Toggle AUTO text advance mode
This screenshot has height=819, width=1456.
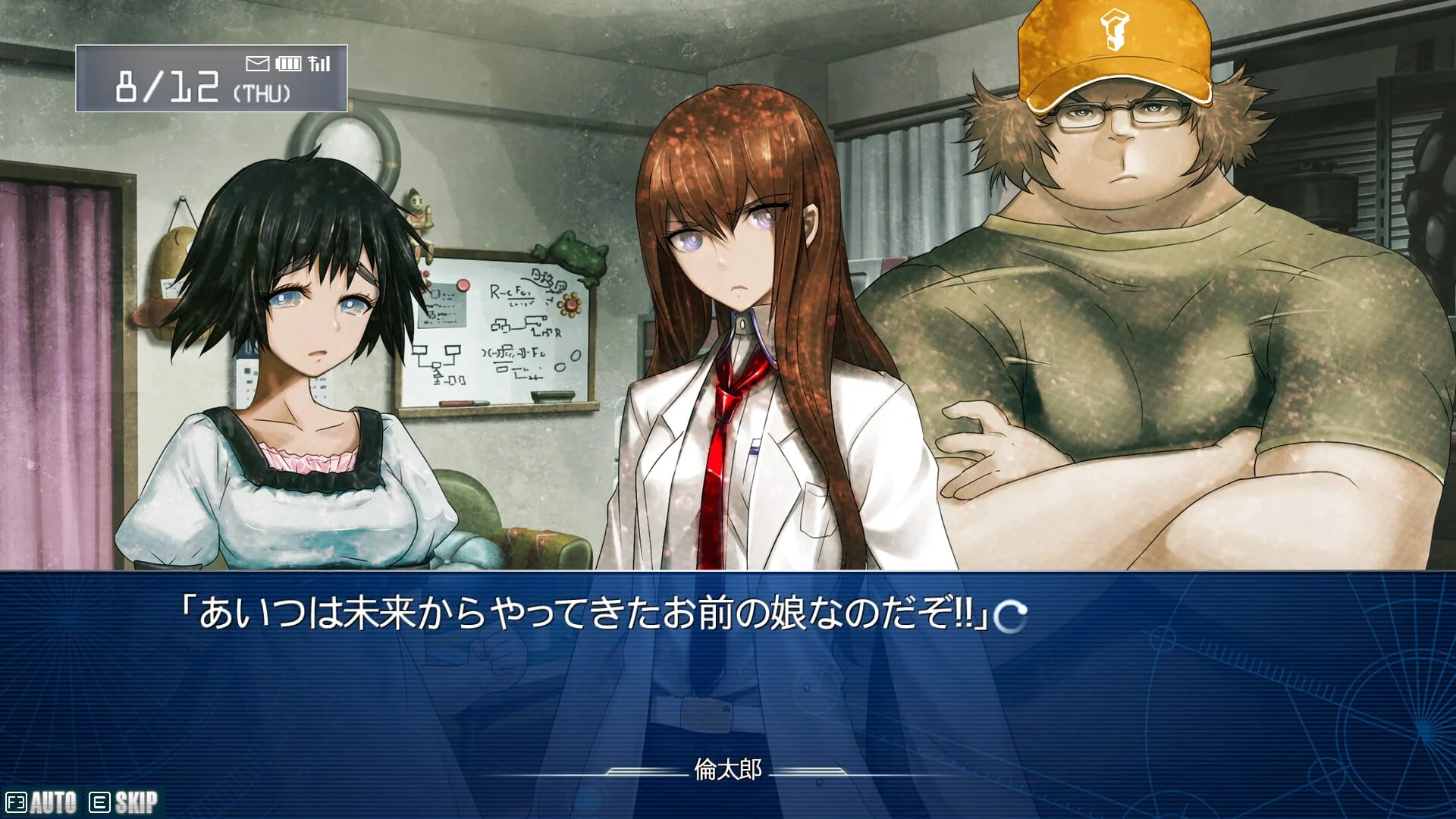coord(42,802)
